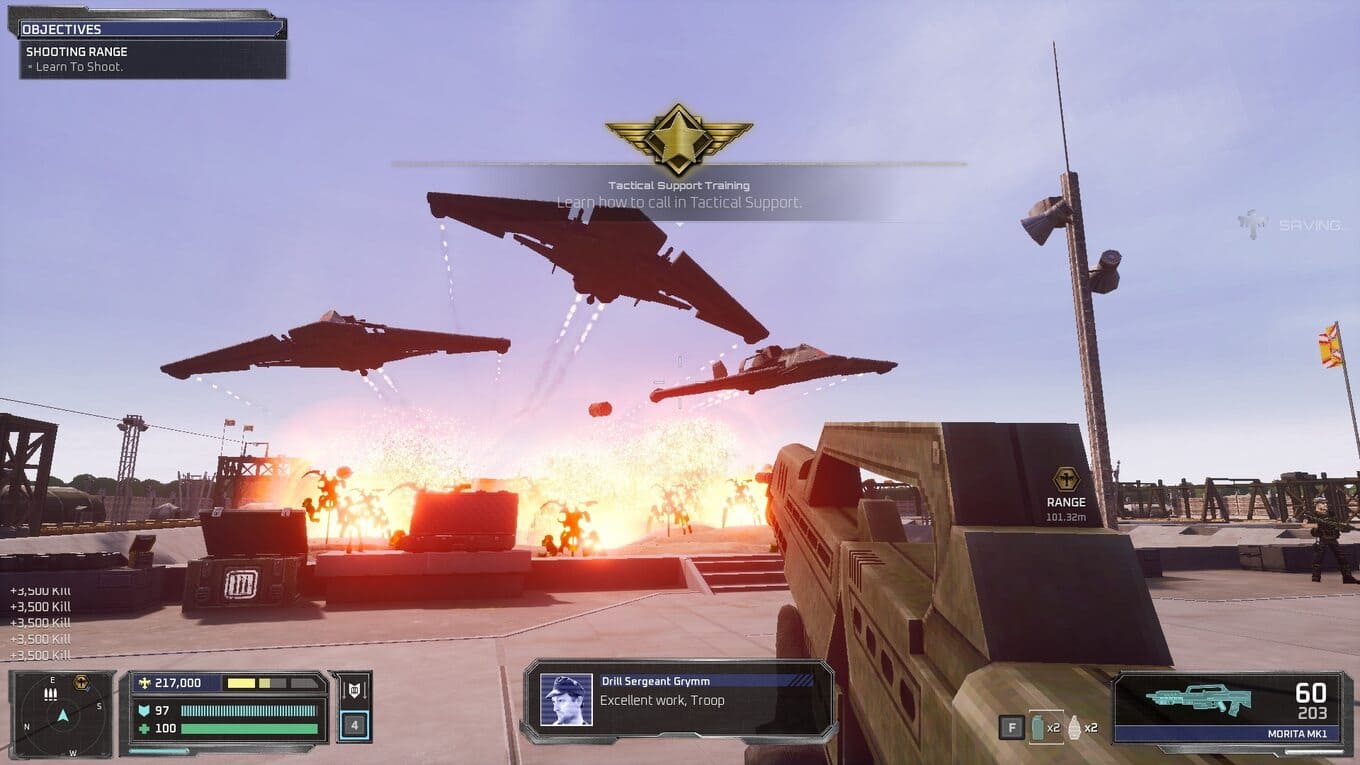1360x765 pixels.
Task: Select the teal canister grenade slot
Action: coord(1037,727)
